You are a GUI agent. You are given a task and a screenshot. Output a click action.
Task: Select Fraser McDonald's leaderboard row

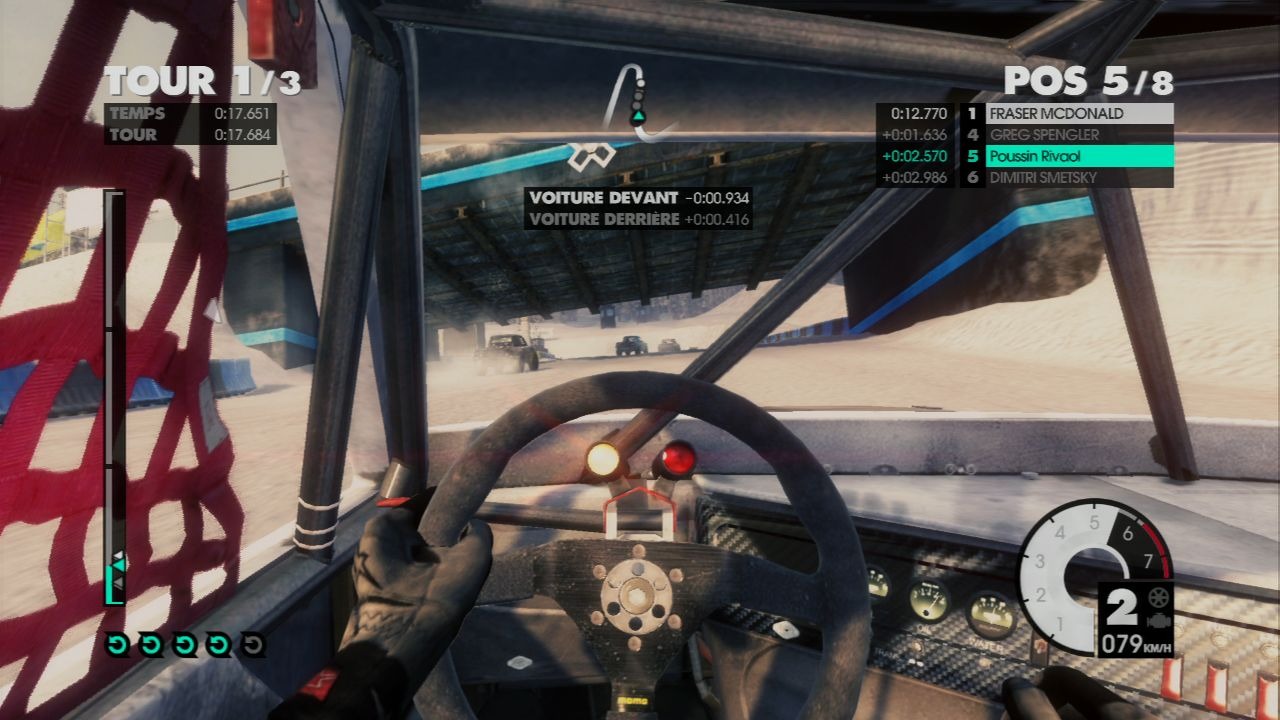[x=1079, y=113]
